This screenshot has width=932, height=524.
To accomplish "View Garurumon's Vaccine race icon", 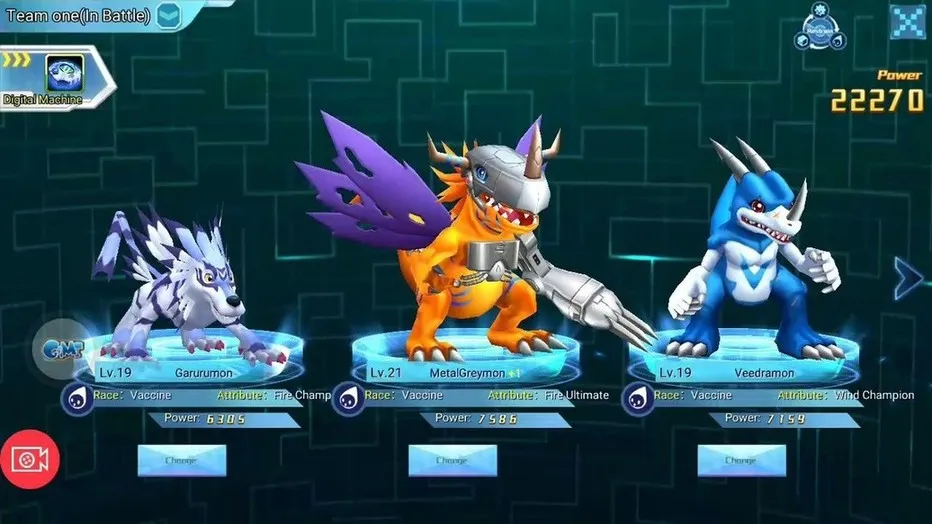I will (78, 399).
